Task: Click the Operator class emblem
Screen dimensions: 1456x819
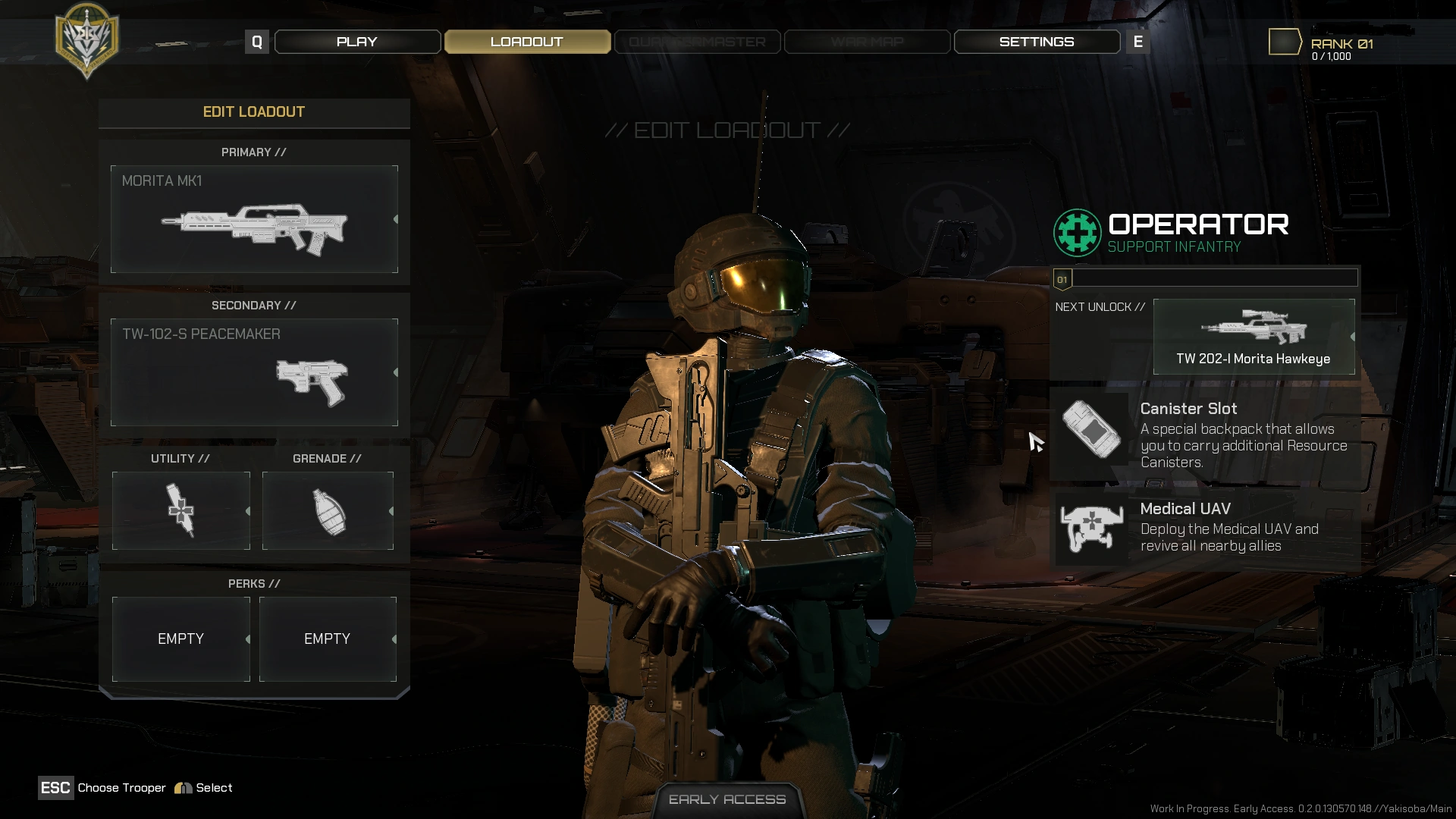Action: point(1077,233)
